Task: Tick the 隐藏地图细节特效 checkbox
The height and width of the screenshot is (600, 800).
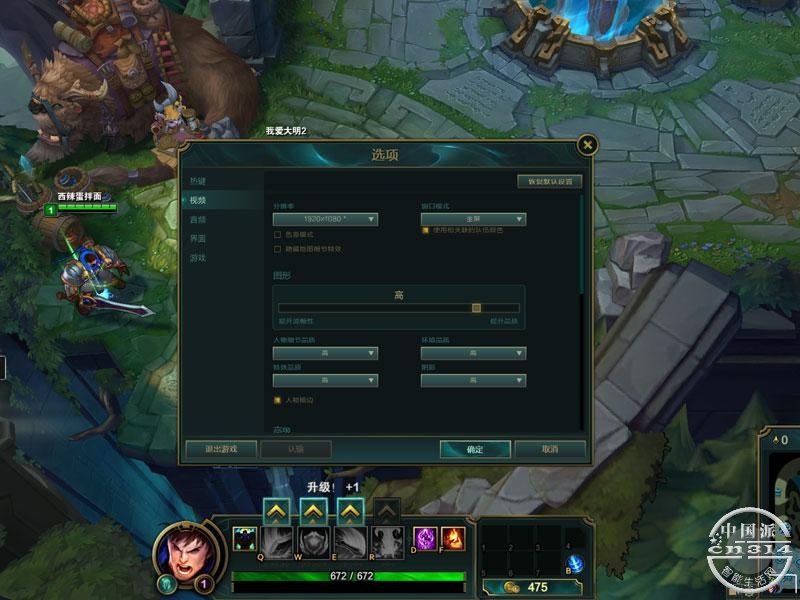Action: coord(277,248)
